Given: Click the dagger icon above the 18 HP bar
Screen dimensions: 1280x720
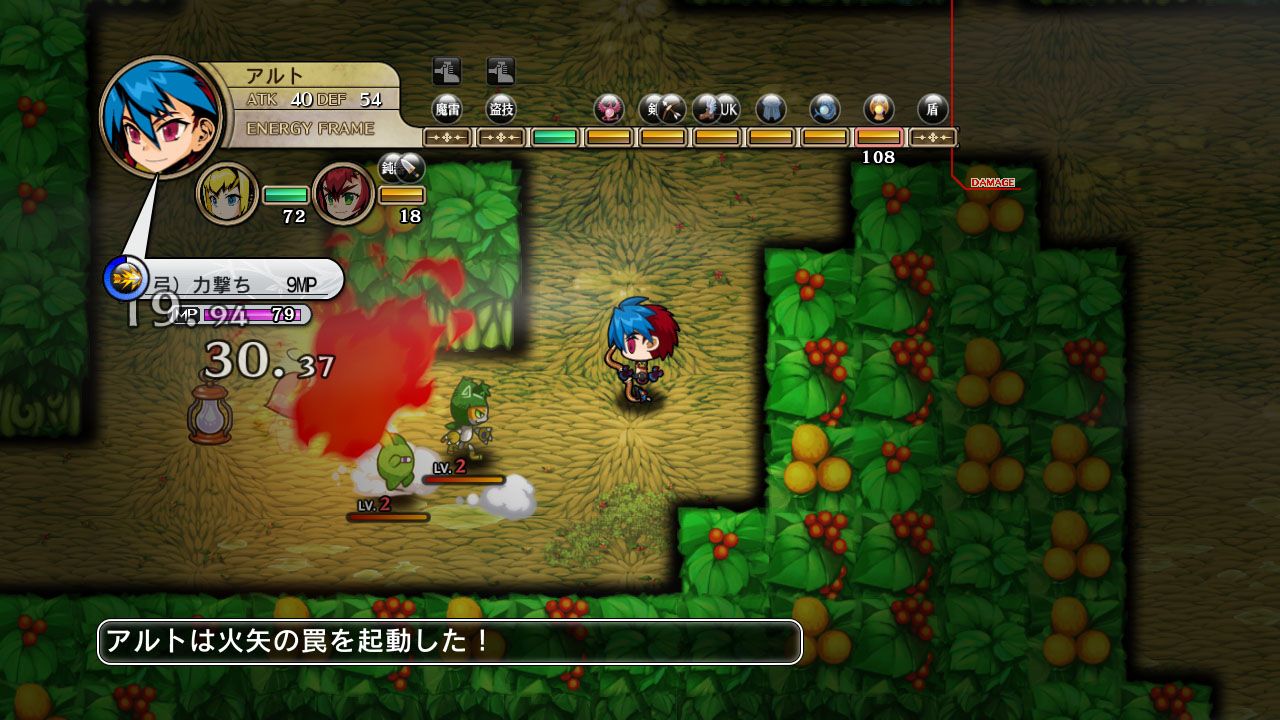Looking at the screenshot, I should (x=408, y=170).
